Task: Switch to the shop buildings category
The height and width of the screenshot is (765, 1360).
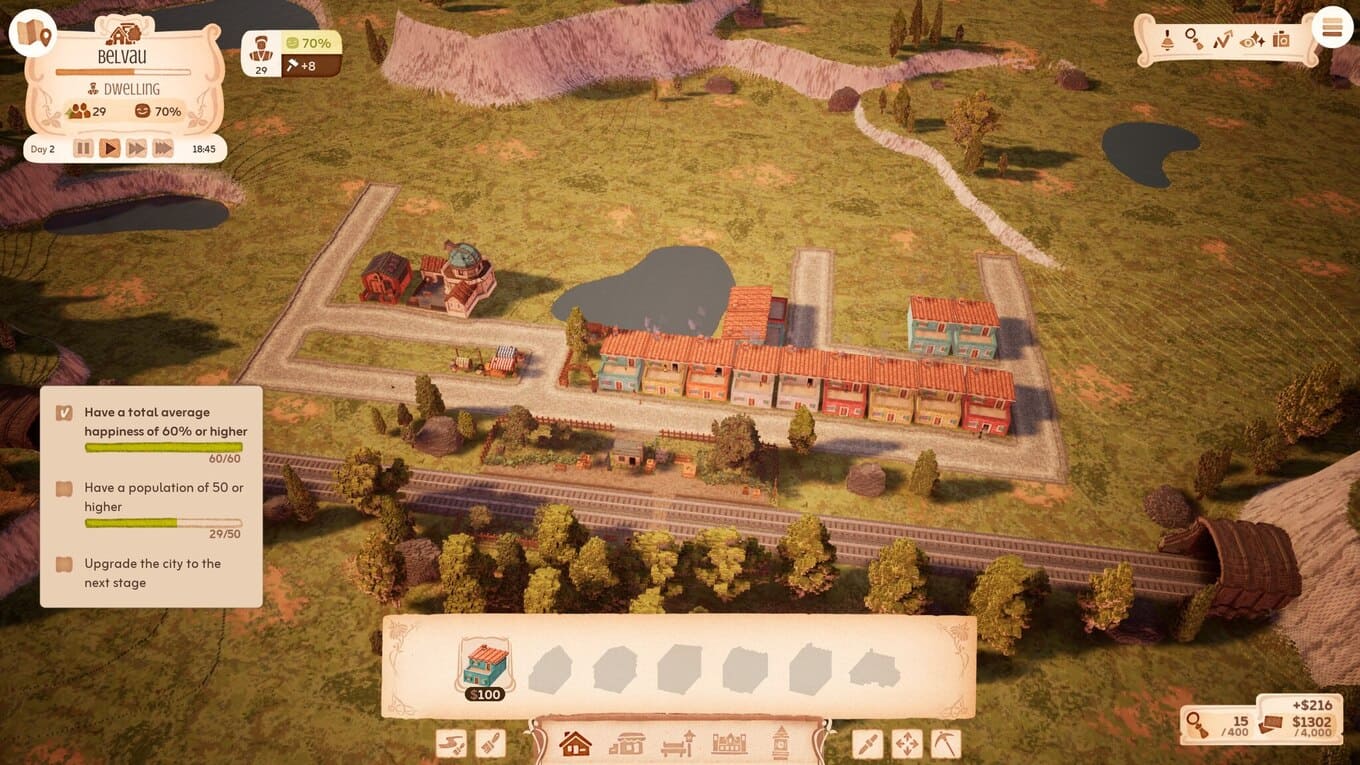Action: pyautogui.click(x=627, y=744)
